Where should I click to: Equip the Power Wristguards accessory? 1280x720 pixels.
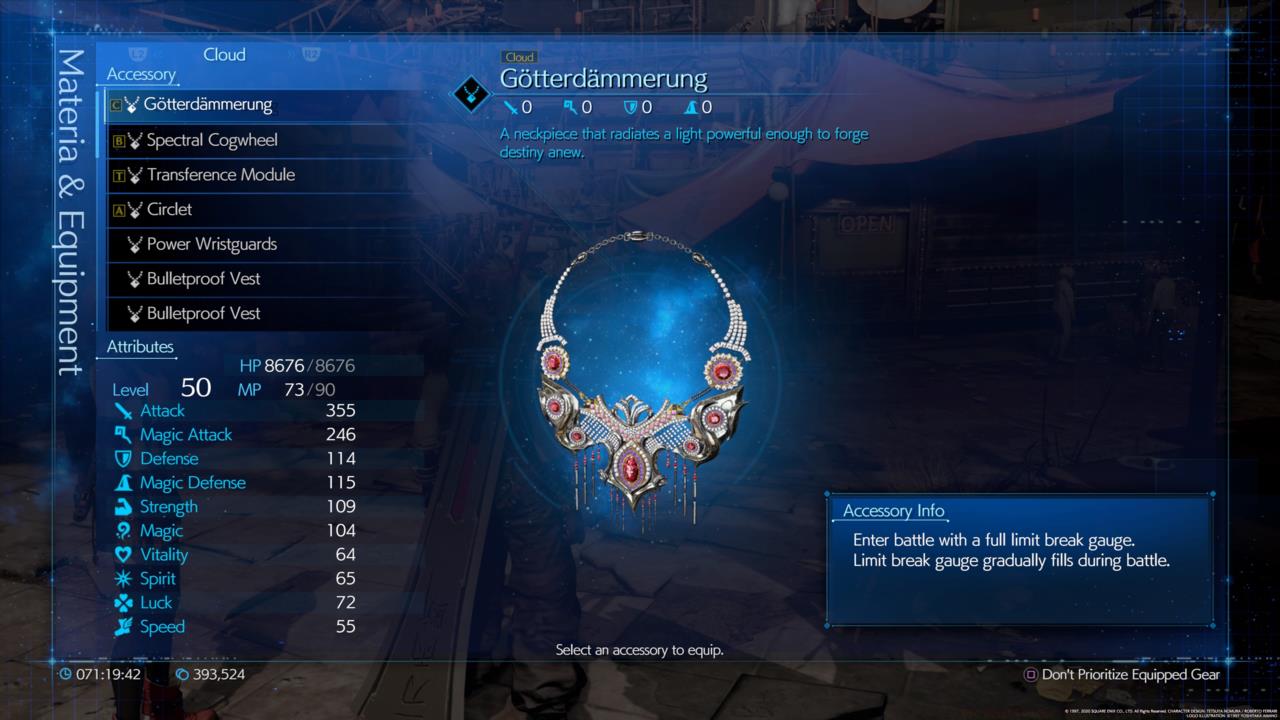(x=203, y=244)
